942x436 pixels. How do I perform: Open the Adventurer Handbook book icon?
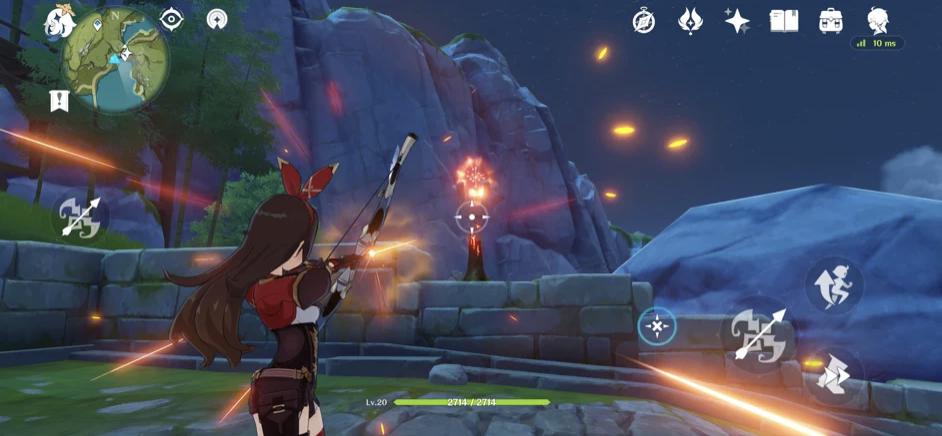click(x=784, y=21)
